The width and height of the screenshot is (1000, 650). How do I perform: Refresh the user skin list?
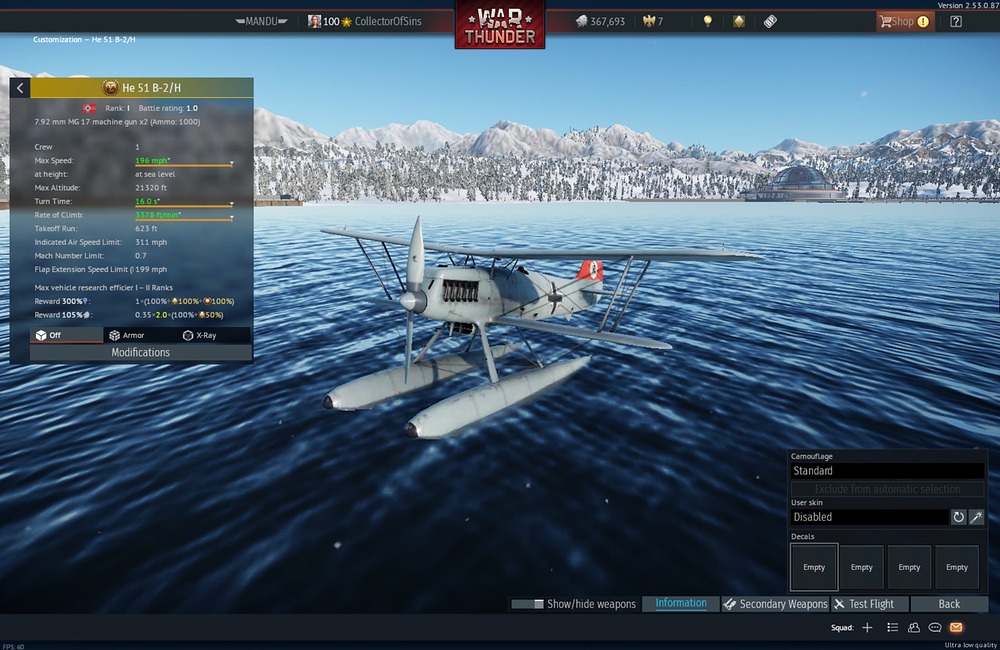click(958, 517)
